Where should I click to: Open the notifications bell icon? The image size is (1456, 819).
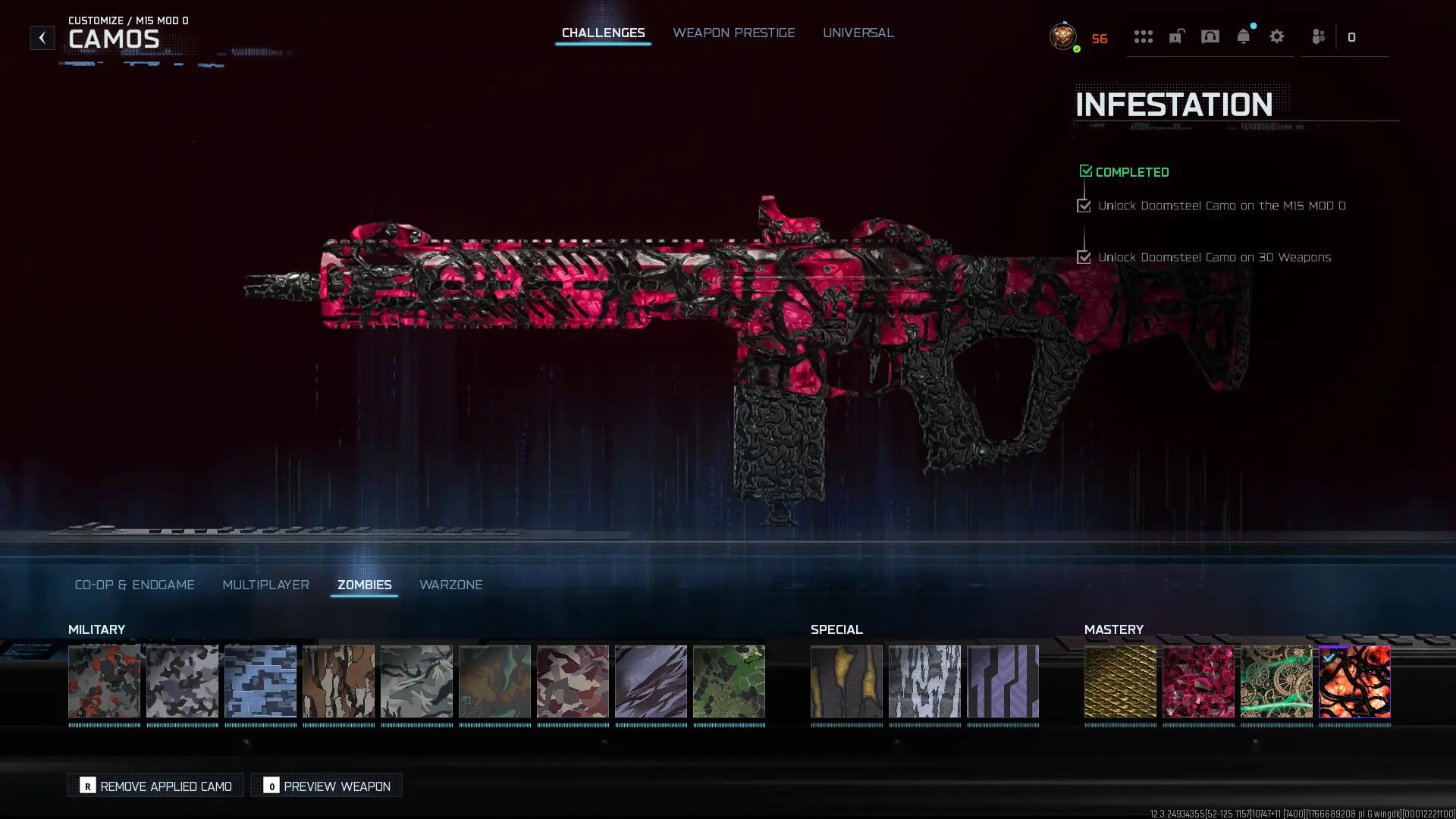pyautogui.click(x=1244, y=36)
